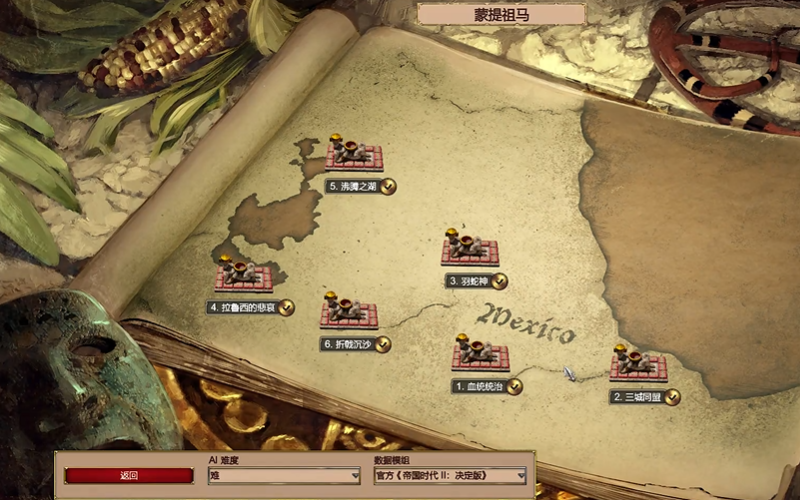Select mission 1 血统统治 on the map
This screenshot has height=500, width=800.
480,356
